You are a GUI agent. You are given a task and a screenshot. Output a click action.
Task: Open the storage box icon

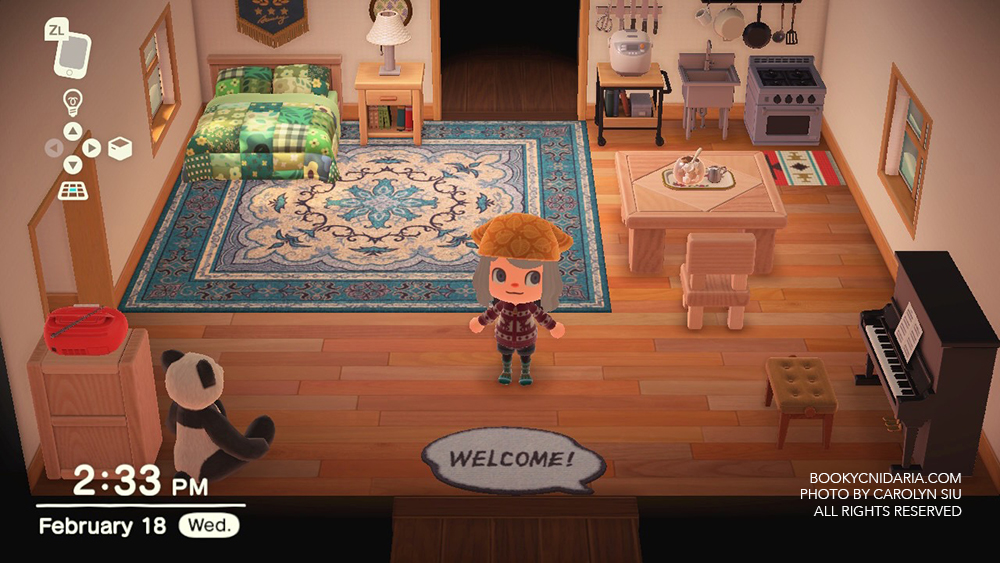coord(119,148)
